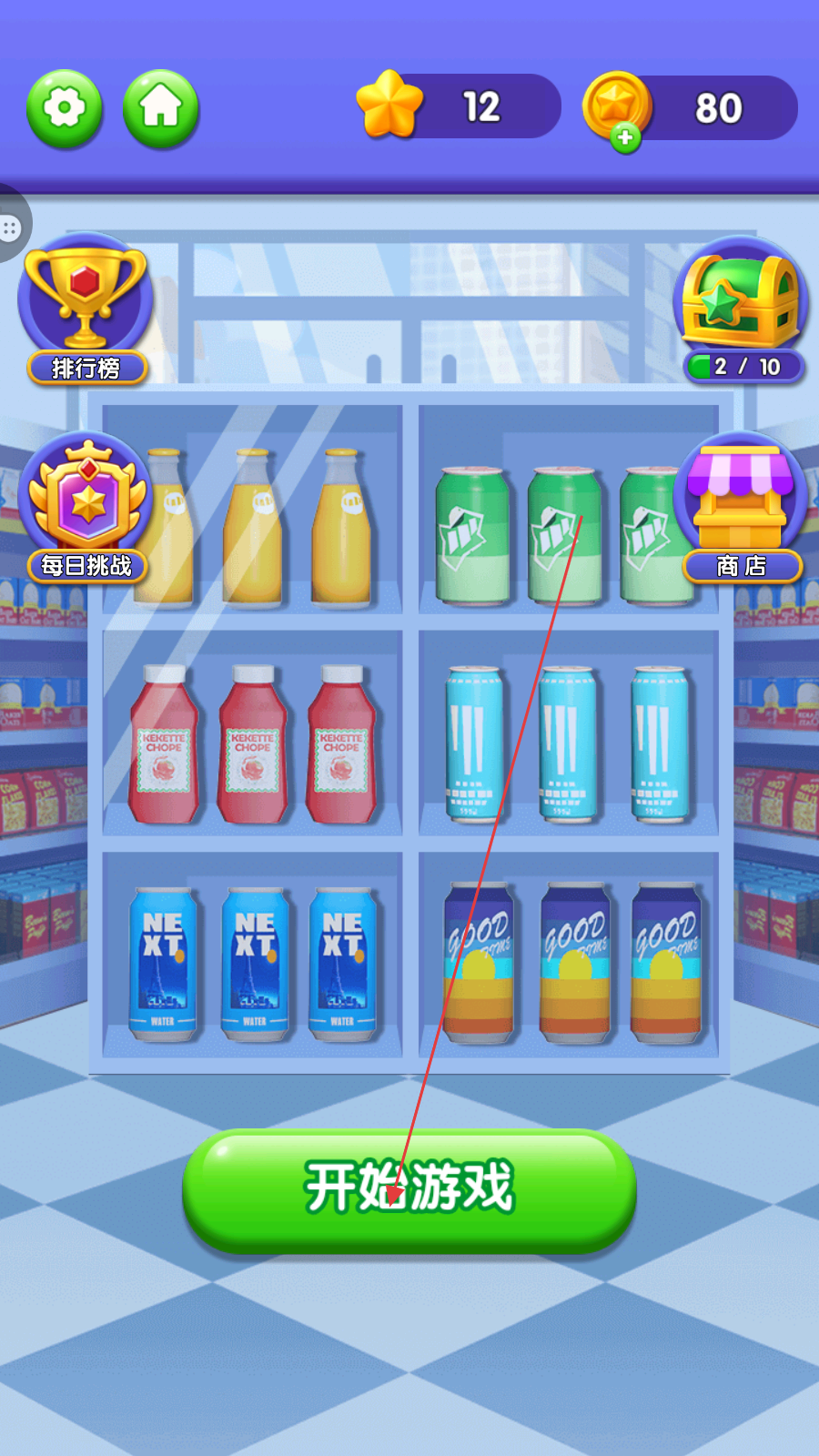Go to the home screen button
The height and width of the screenshot is (1456, 819).
tap(161, 109)
